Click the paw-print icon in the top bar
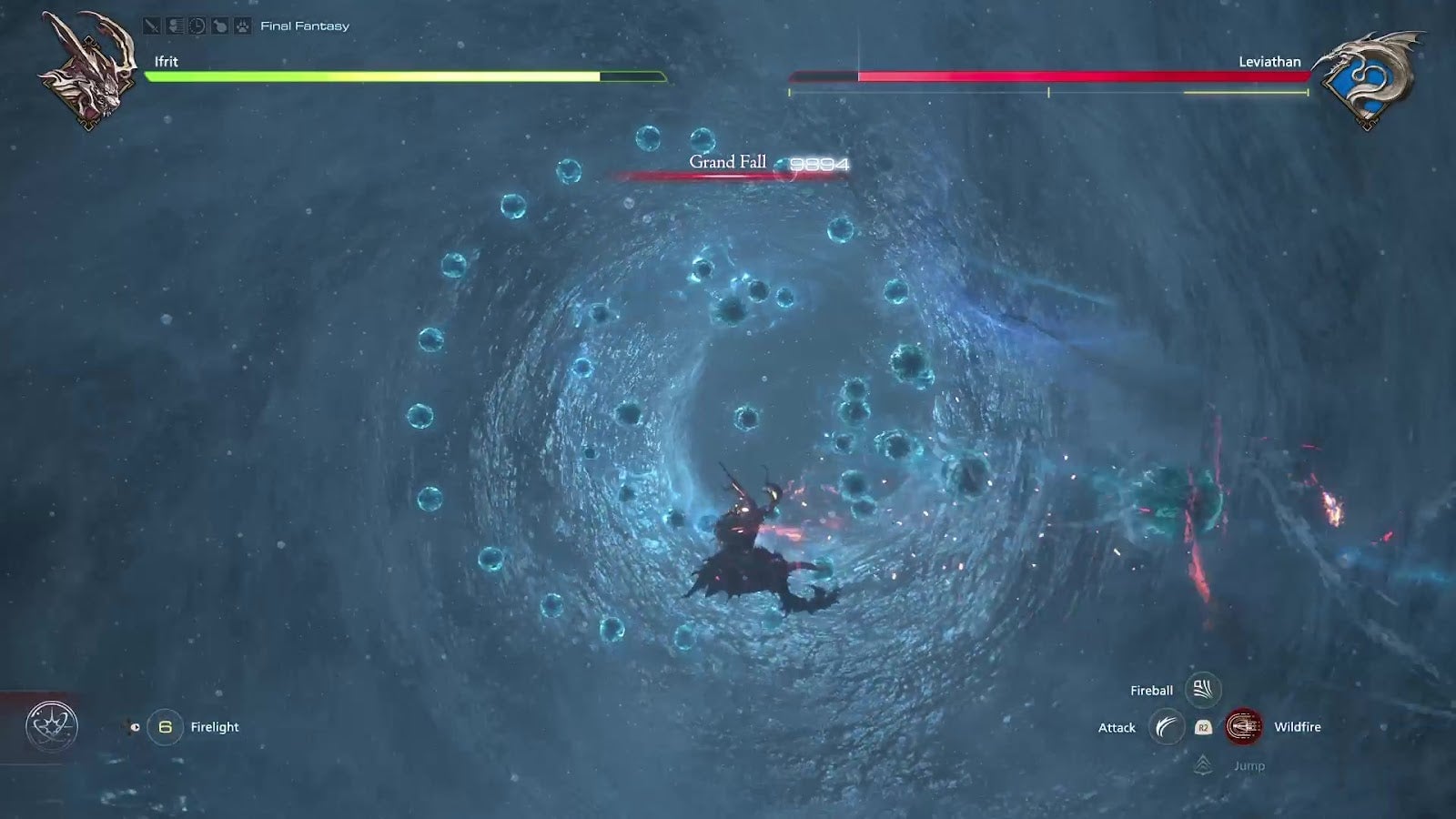This screenshot has width=1456, height=819. click(241, 25)
